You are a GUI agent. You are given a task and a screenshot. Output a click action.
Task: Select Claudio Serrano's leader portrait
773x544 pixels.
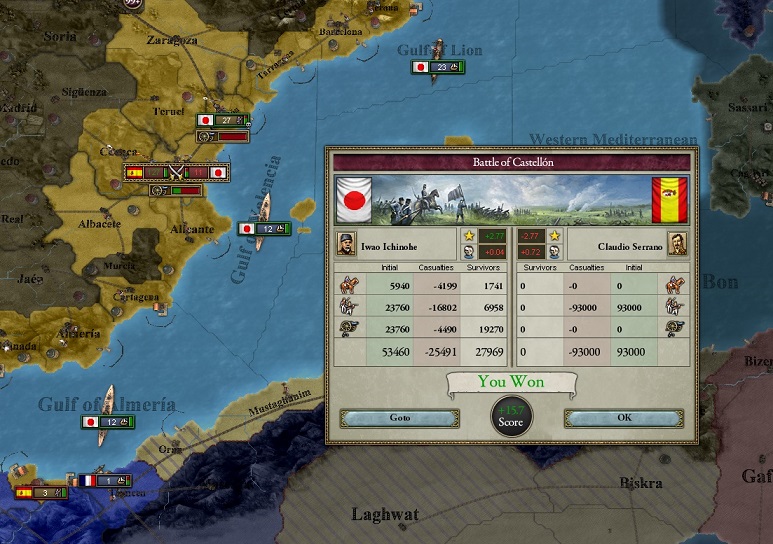tap(677, 244)
